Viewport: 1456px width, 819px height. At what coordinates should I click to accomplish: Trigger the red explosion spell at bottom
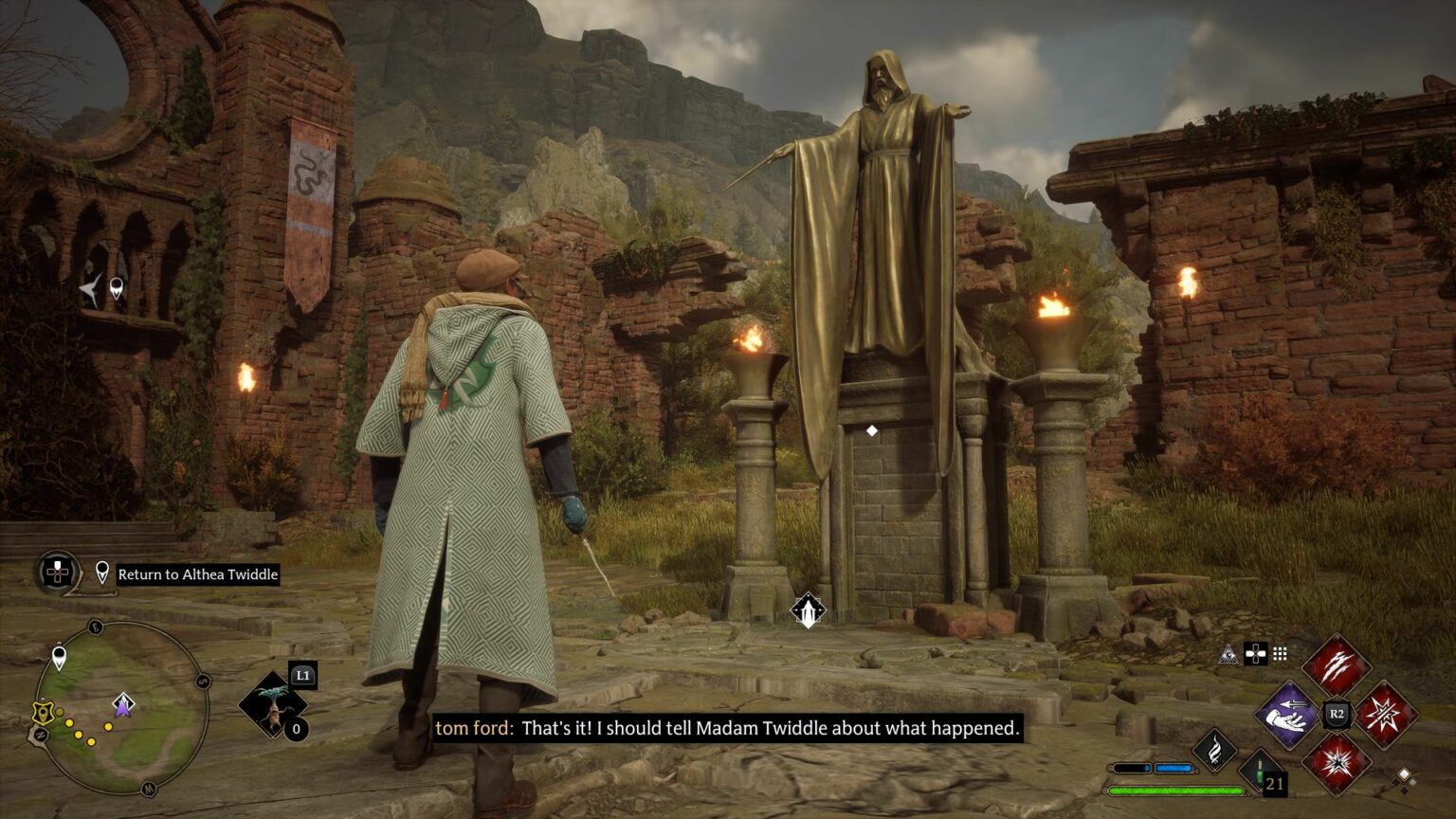click(x=1337, y=763)
